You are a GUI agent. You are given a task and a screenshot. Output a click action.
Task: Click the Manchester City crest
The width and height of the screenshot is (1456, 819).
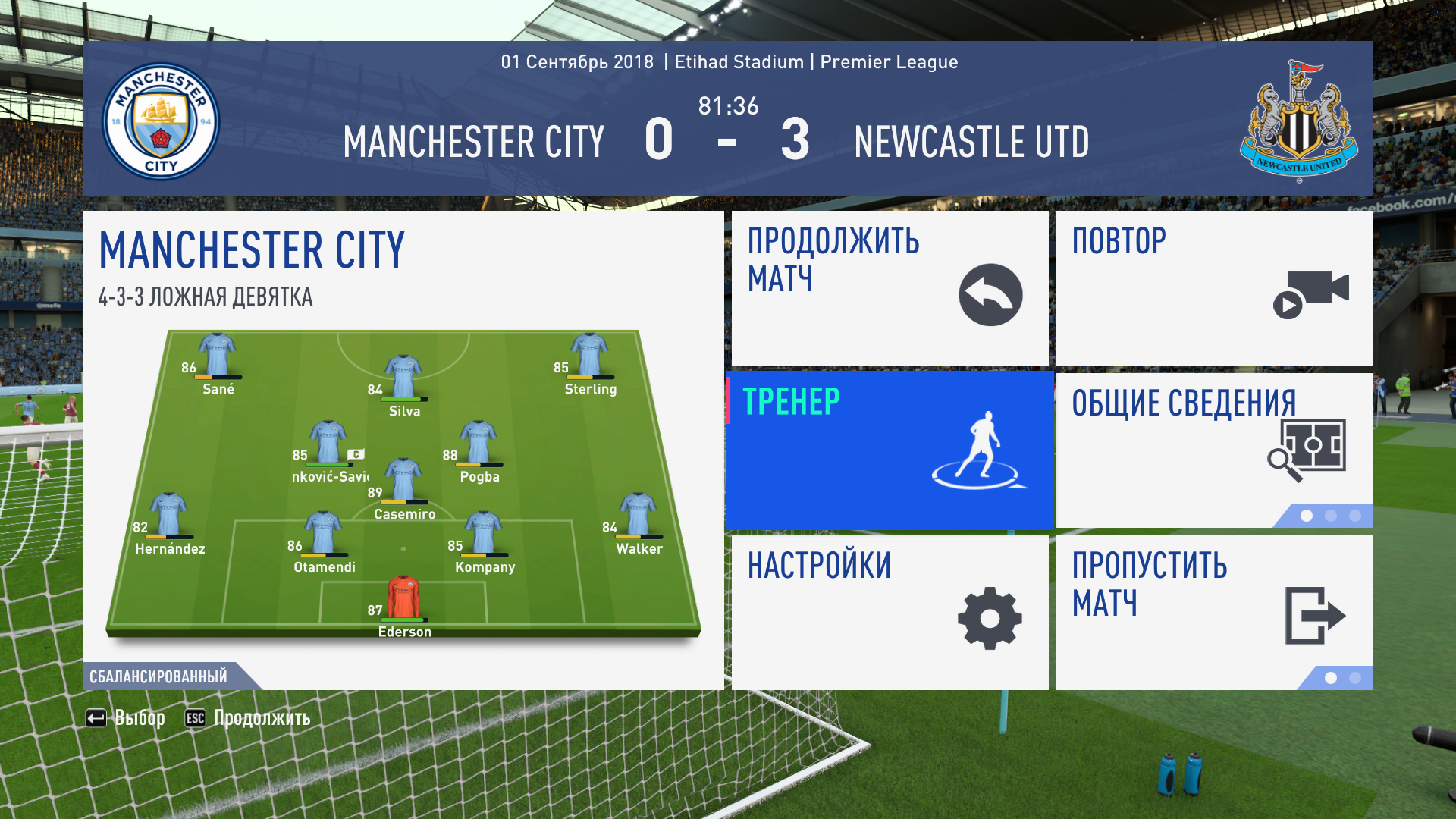(x=161, y=121)
